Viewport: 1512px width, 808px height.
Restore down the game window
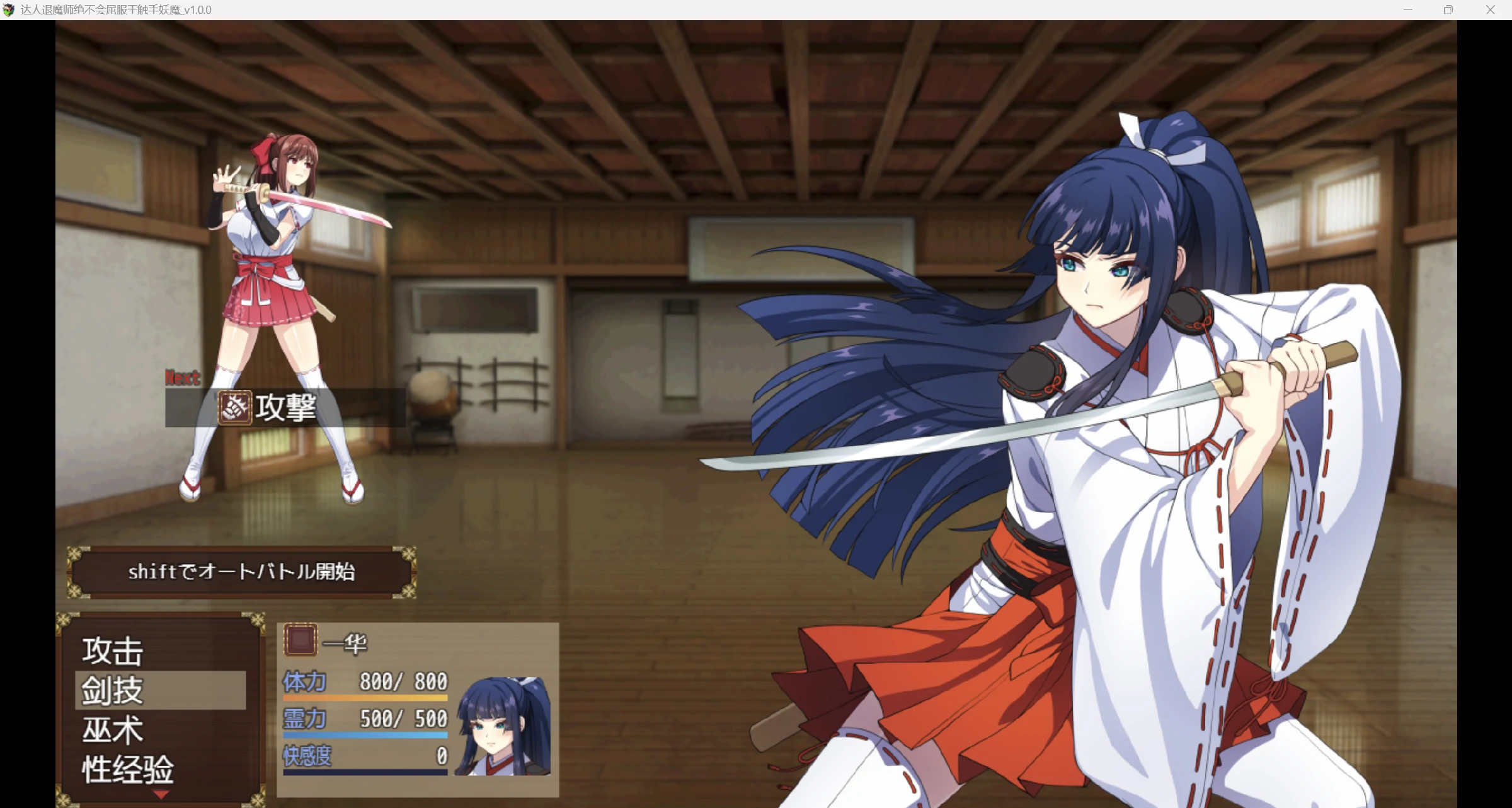tap(1448, 10)
